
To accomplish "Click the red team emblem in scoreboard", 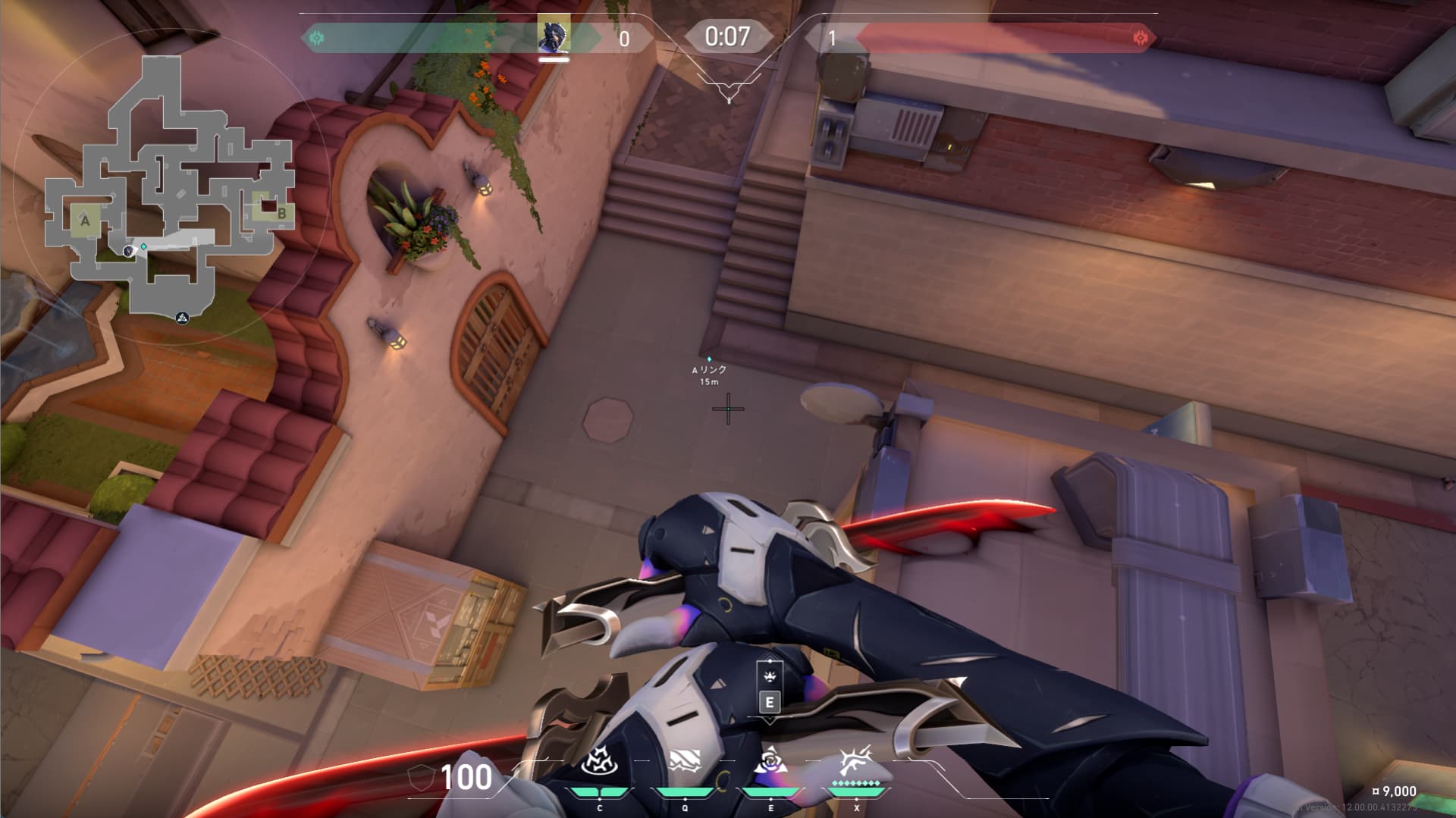I will click(1139, 38).
